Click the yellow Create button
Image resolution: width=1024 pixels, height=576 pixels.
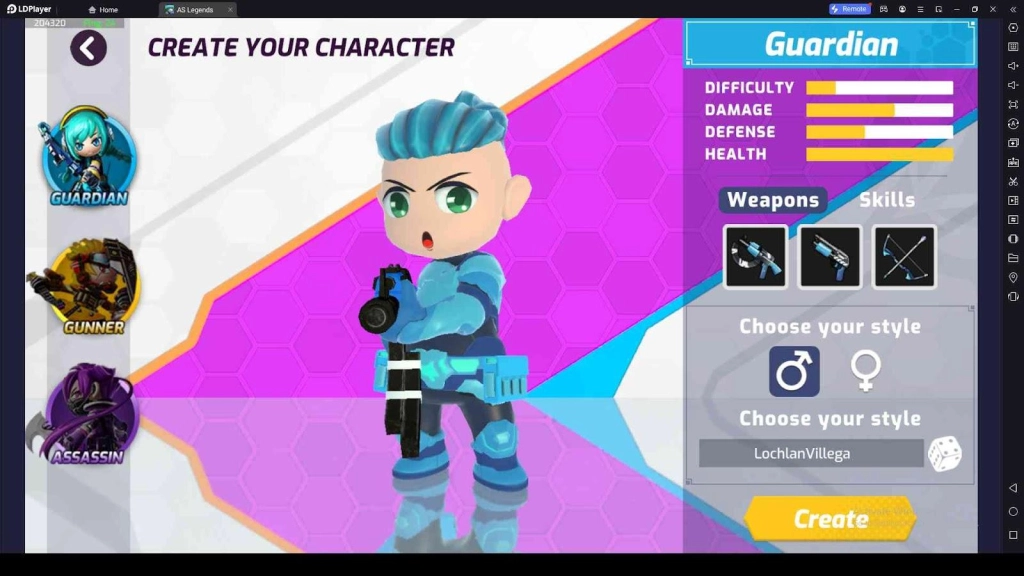[830, 519]
